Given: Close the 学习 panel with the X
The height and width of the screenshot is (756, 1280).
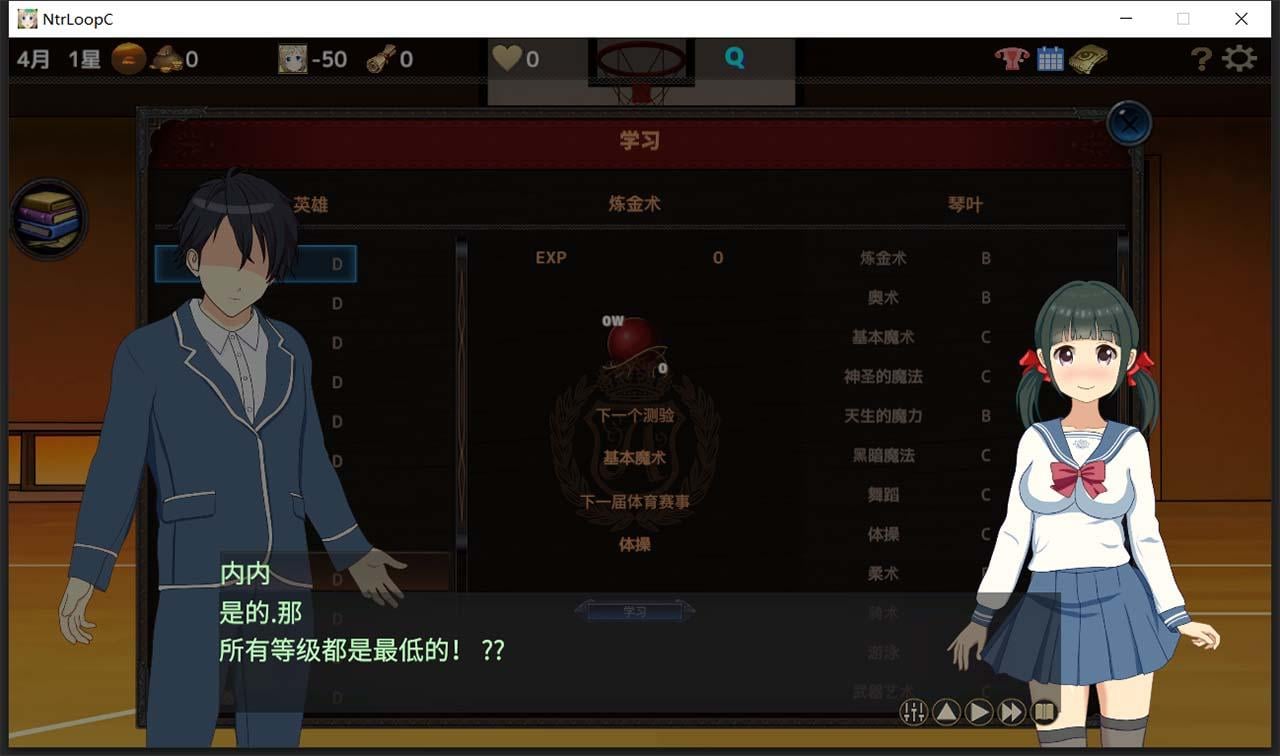Looking at the screenshot, I should click(x=1130, y=122).
